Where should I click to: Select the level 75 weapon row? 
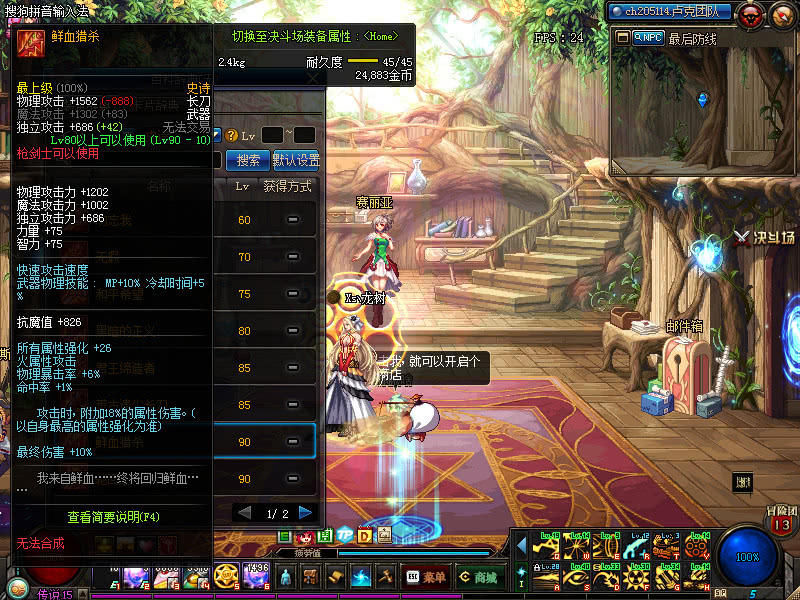tap(268, 294)
